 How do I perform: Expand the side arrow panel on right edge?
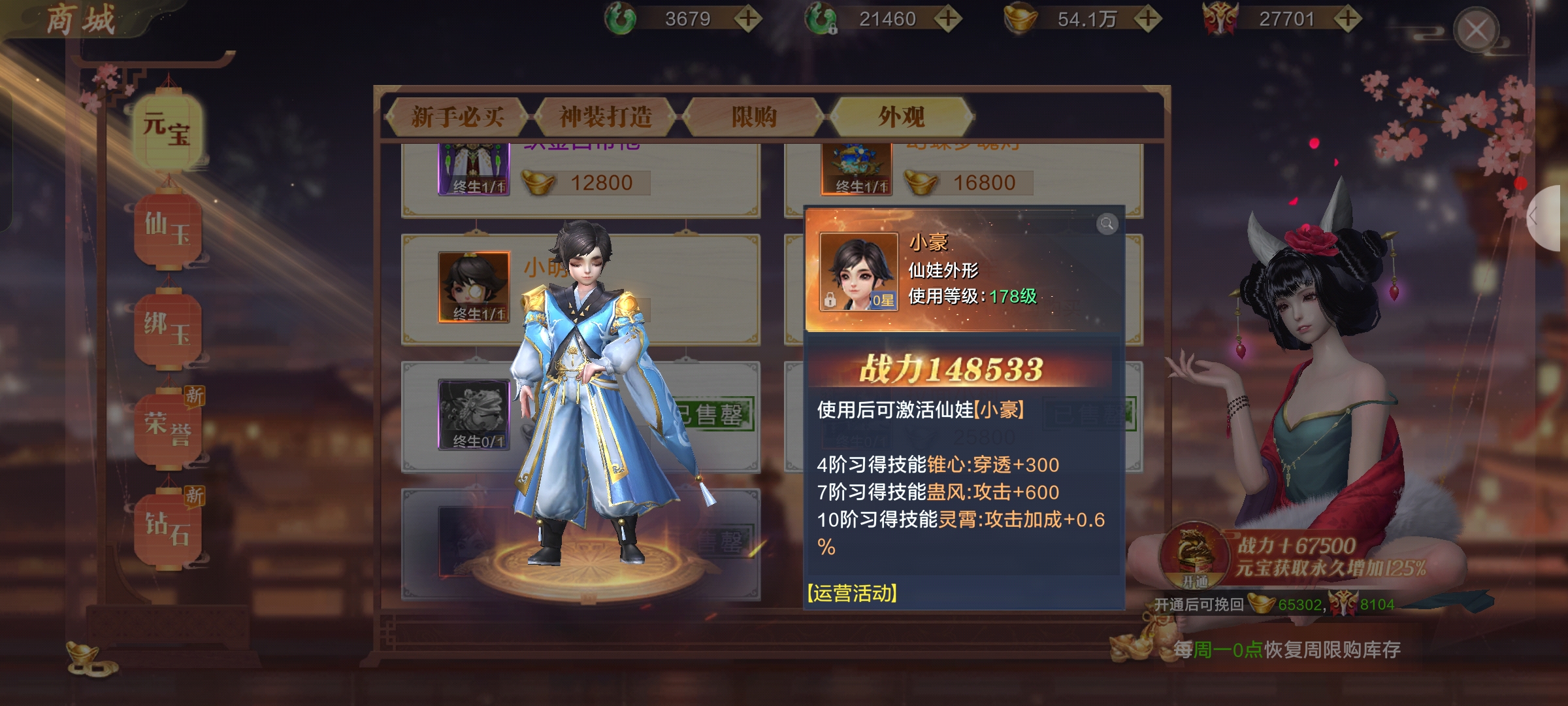1548,218
